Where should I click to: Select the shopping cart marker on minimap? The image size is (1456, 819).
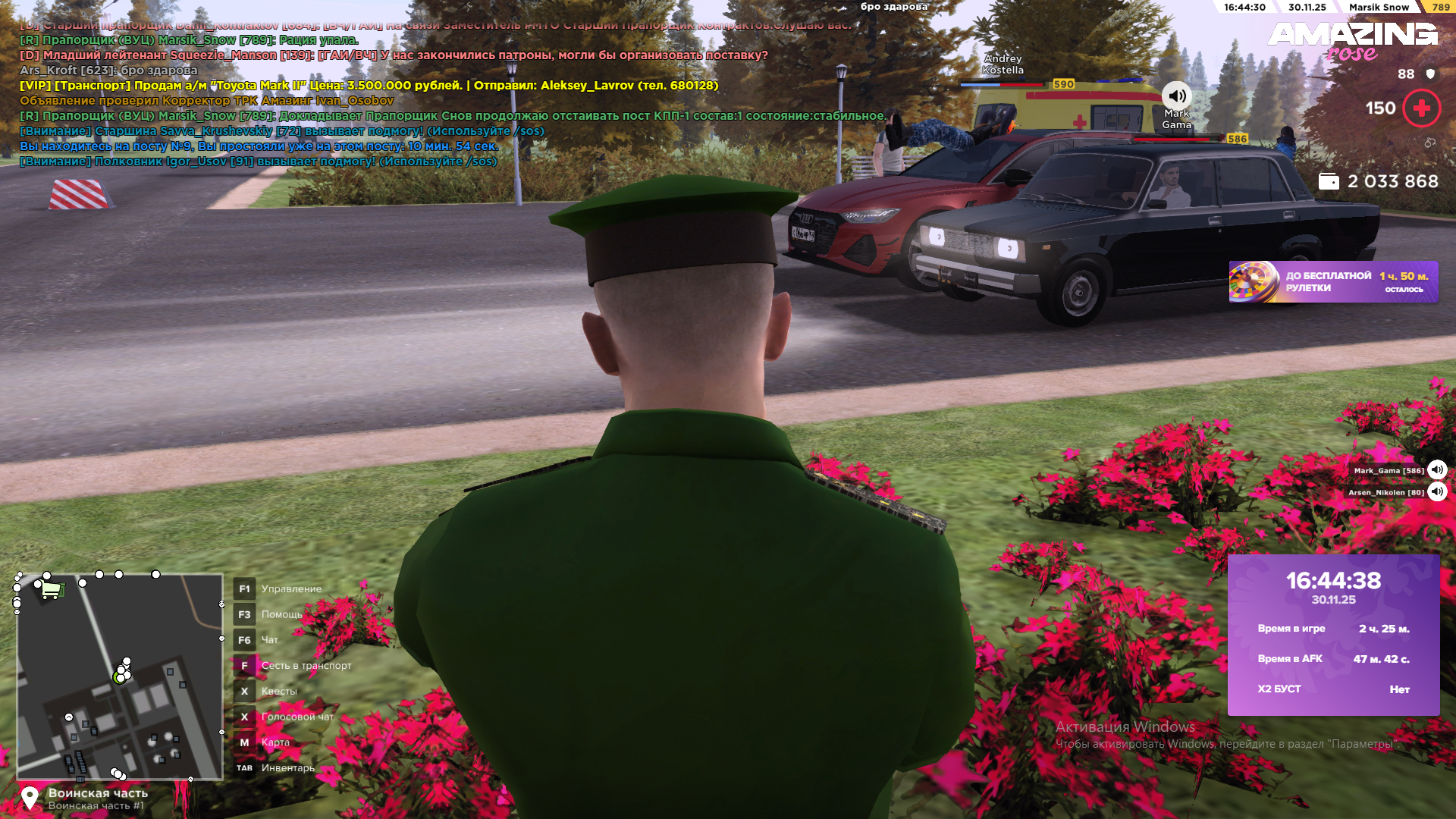pos(51,589)
